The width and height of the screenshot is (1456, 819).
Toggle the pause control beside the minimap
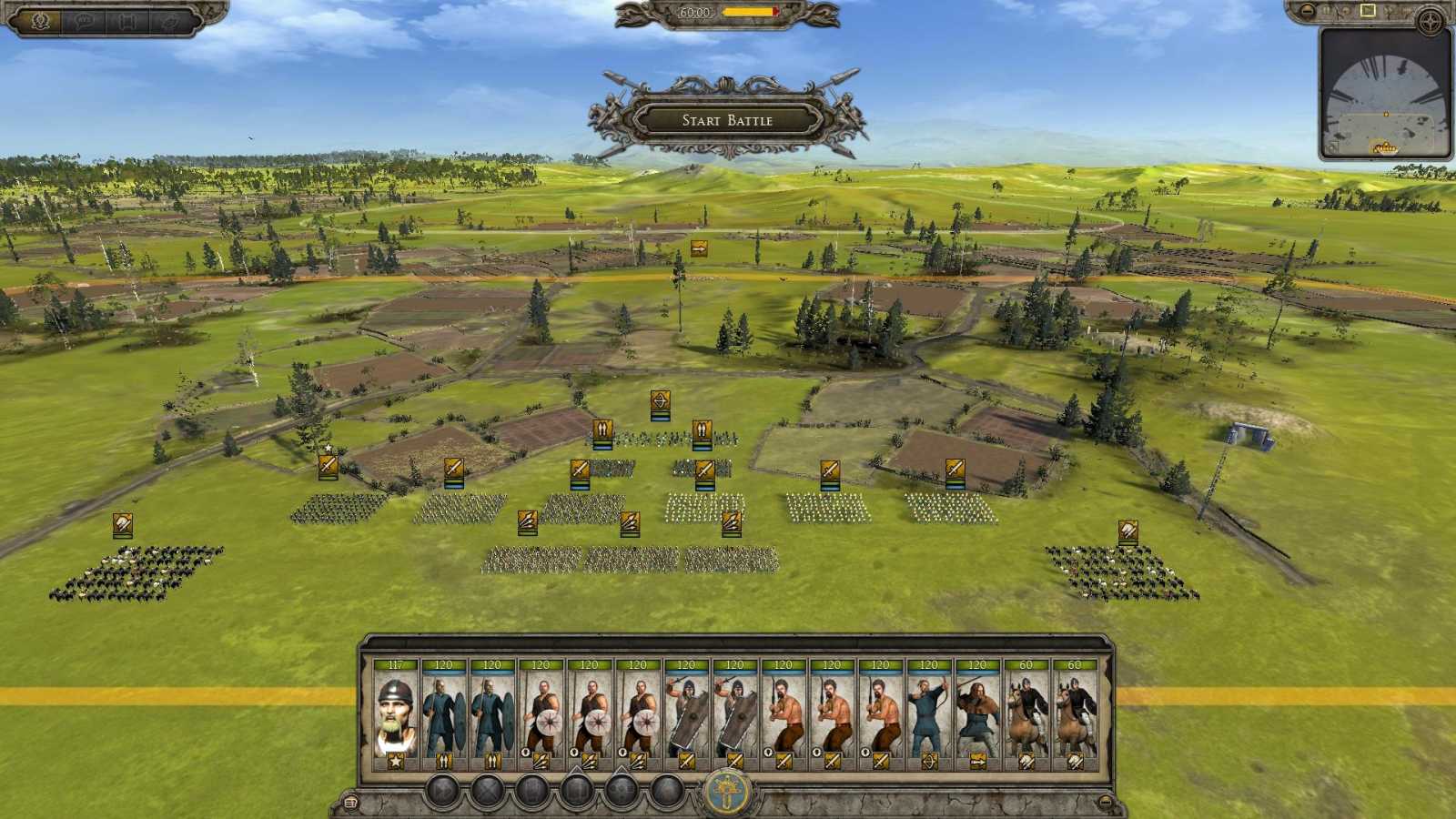(x=1328, y=11)
